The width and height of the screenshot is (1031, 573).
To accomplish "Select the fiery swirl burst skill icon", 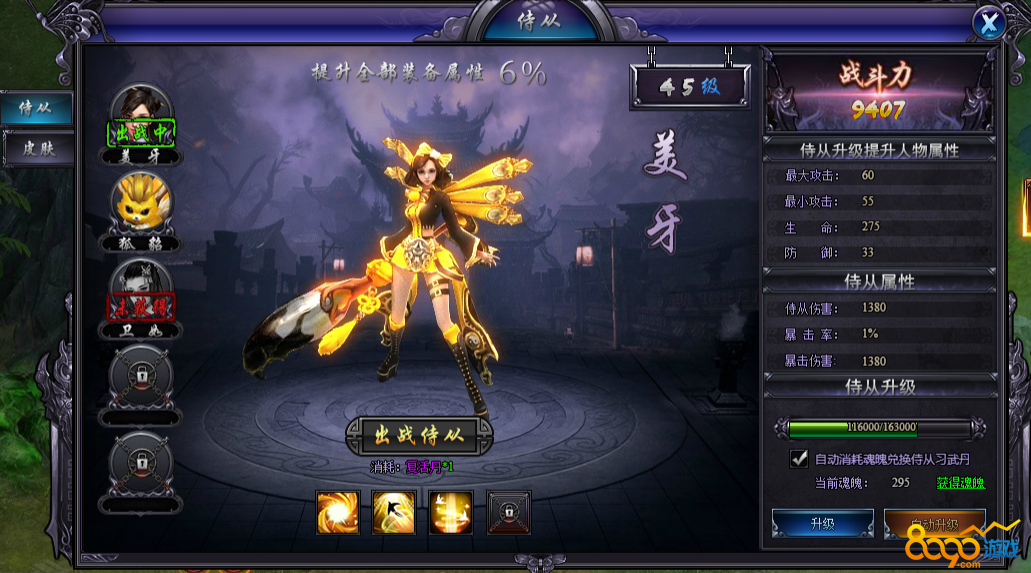I will point(337,512).
